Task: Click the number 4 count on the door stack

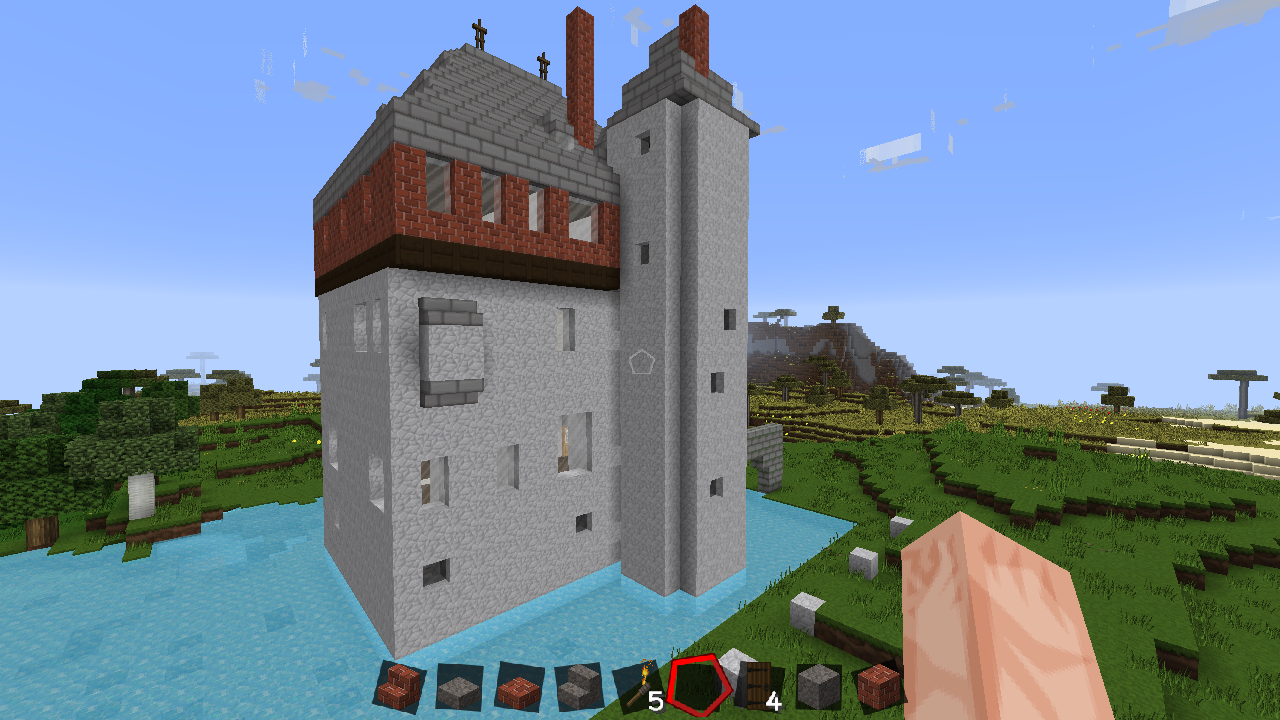Action: [x=773, y=700]
